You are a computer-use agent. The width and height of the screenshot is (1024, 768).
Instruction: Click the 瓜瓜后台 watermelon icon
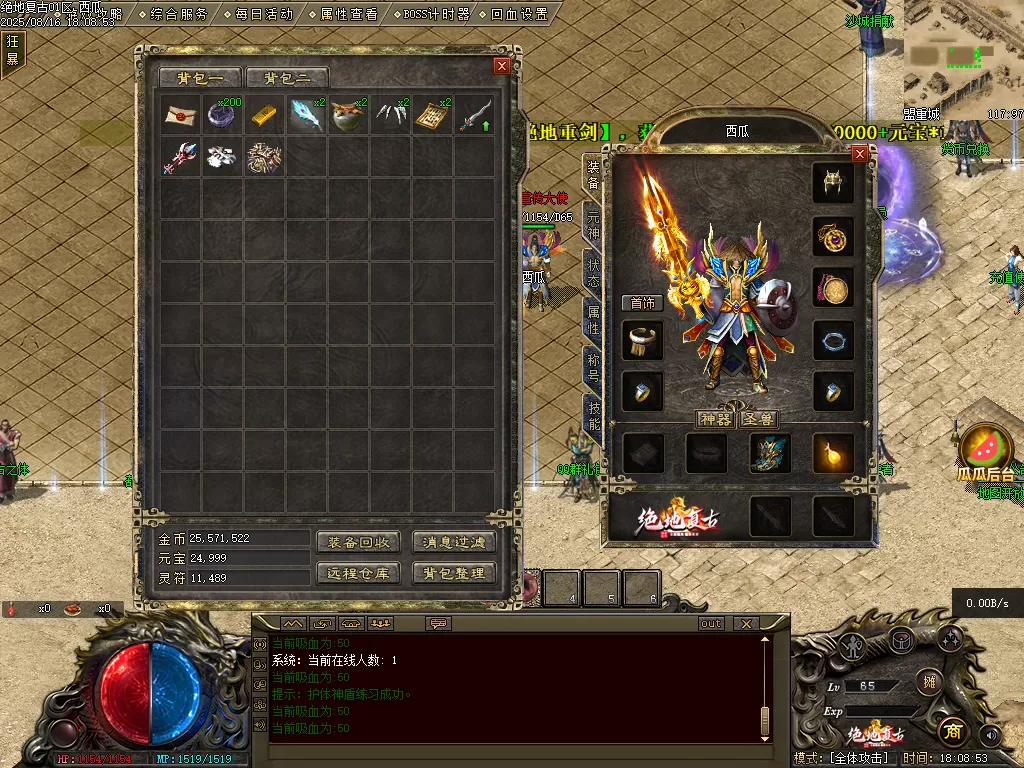coord(987,450)
